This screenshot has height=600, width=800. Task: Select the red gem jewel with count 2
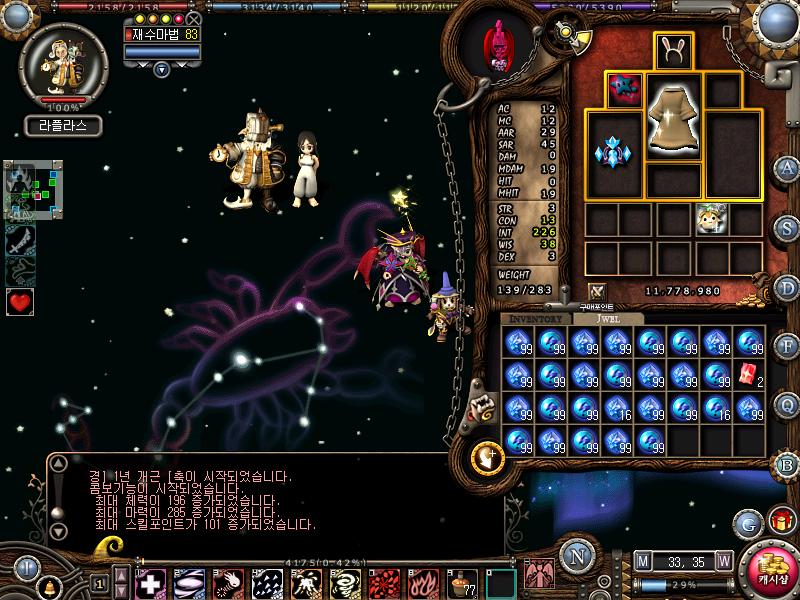coord(748,375)
